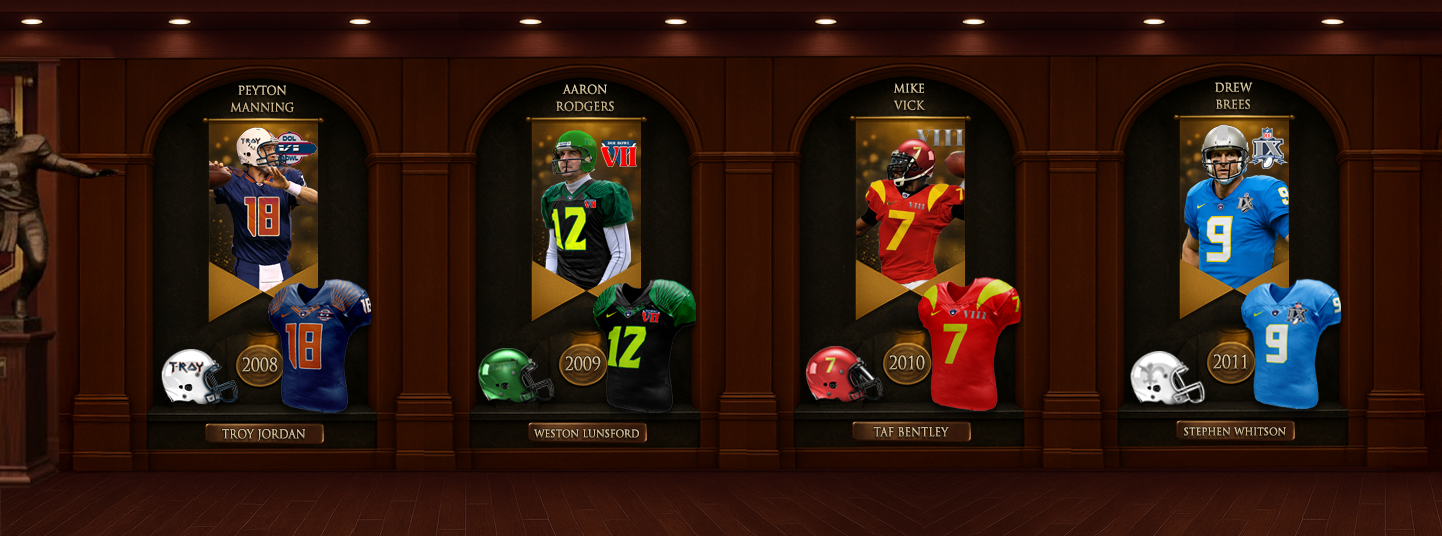Open the light blue number 9 jersey
The width and height of the screenshot is (1442, 536).
(x=1290, y=343)
